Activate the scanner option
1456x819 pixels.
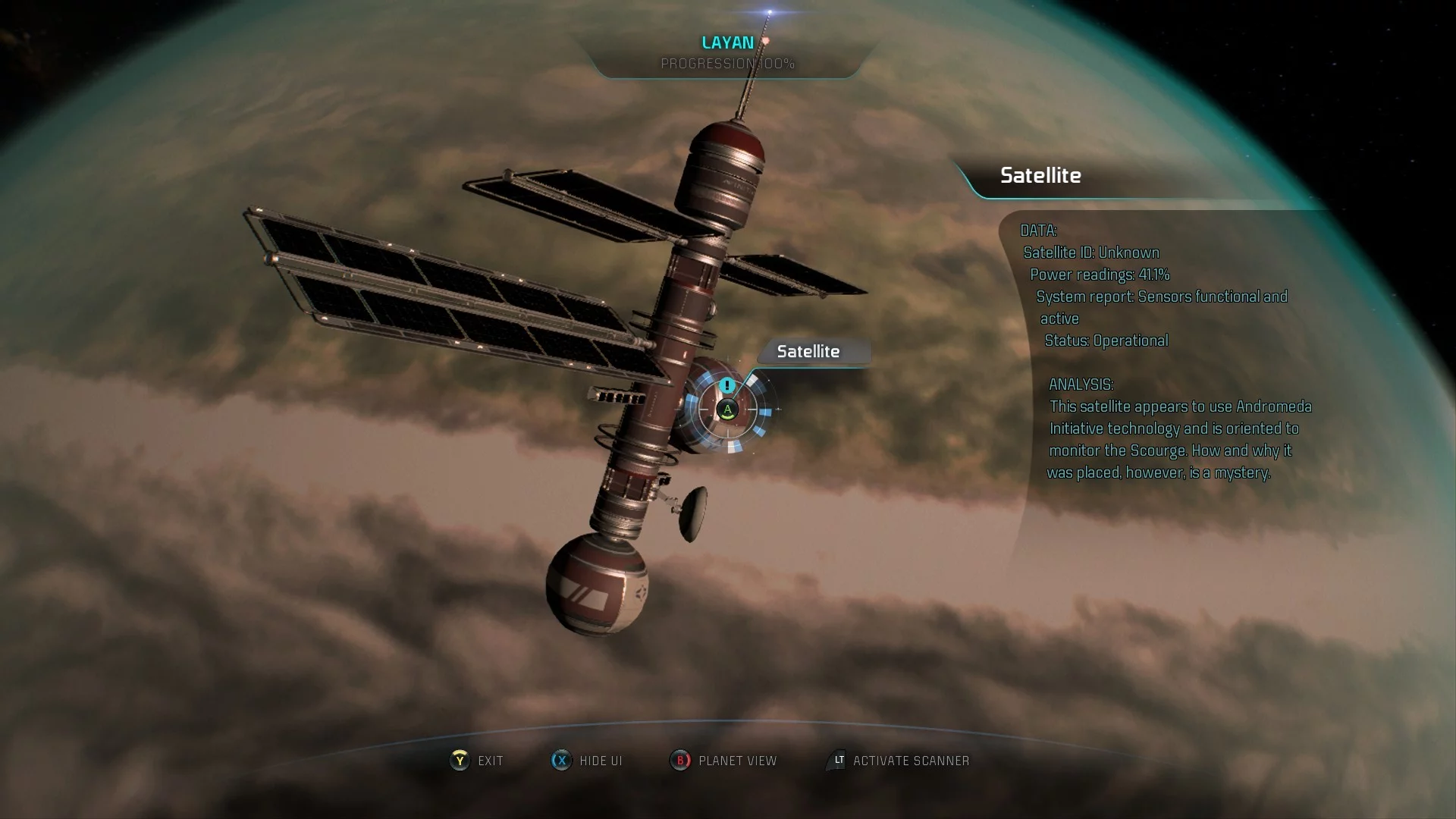point(899,761)
